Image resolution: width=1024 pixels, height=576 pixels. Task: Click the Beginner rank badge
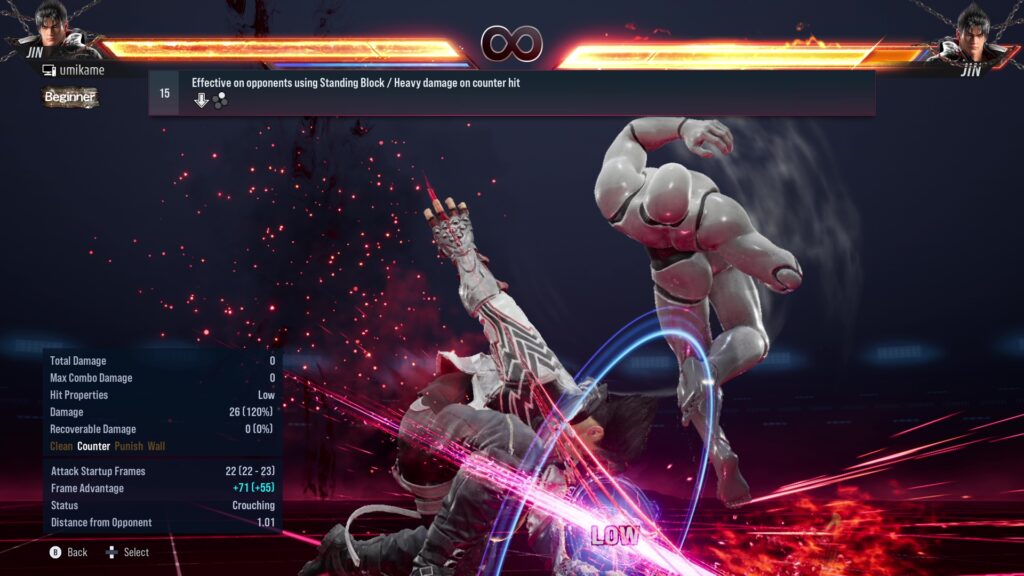point(69,97)
